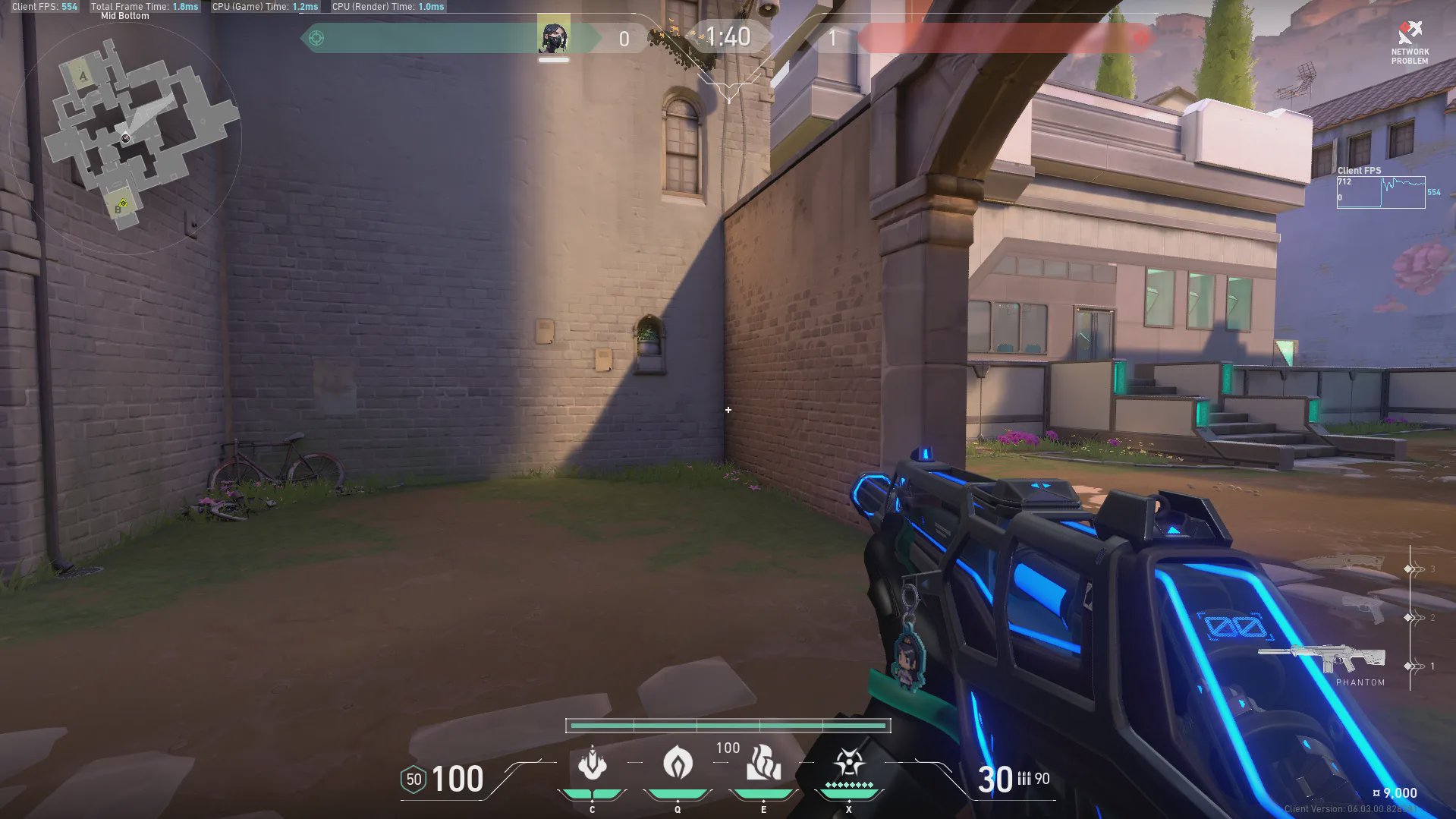Trigger the Viper's Pit ultimate icon
Image resolution: width=1456 pixels, height=819 pixels.
point(849,764)
